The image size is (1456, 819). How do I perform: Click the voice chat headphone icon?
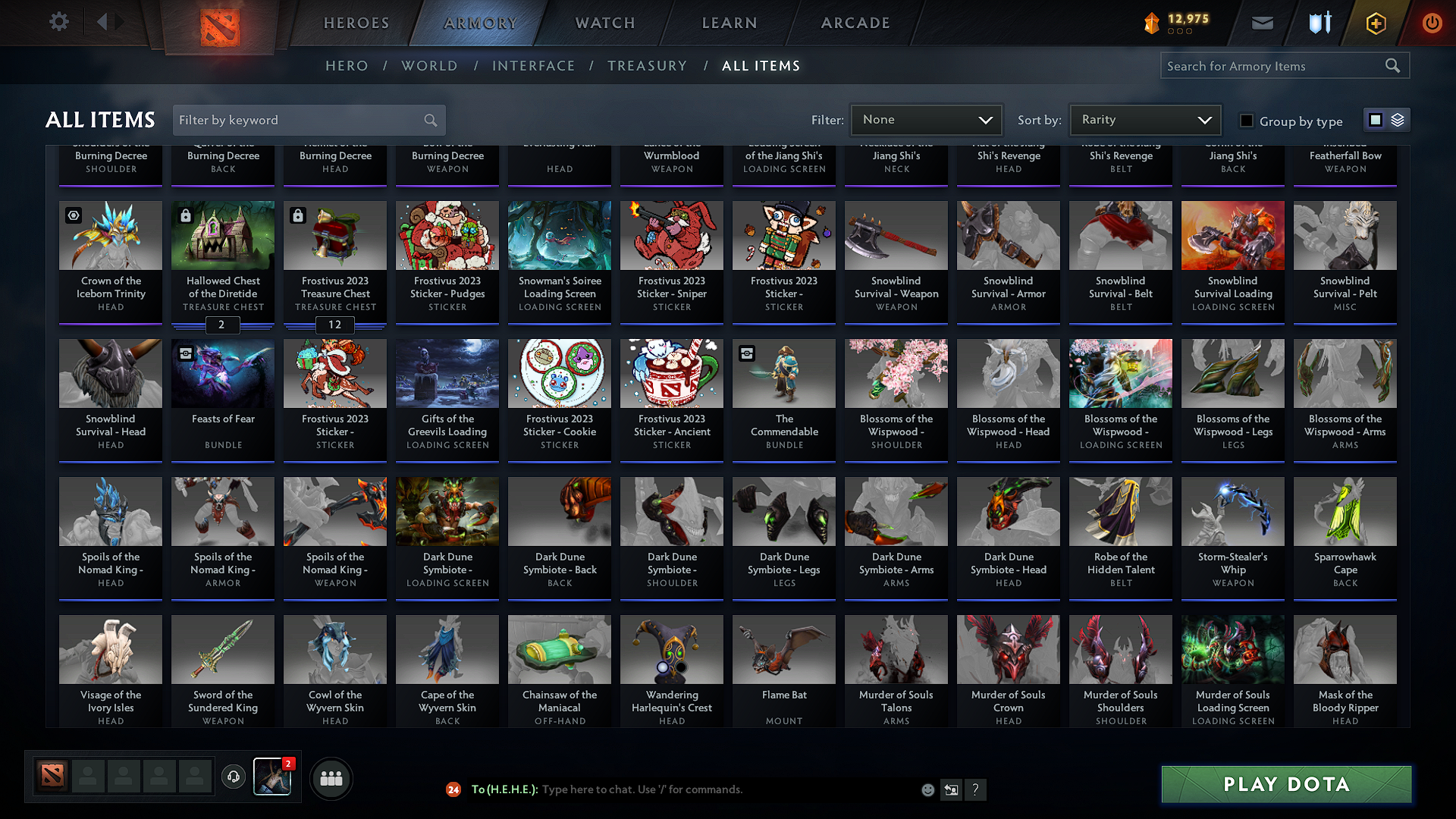[233, 777]
